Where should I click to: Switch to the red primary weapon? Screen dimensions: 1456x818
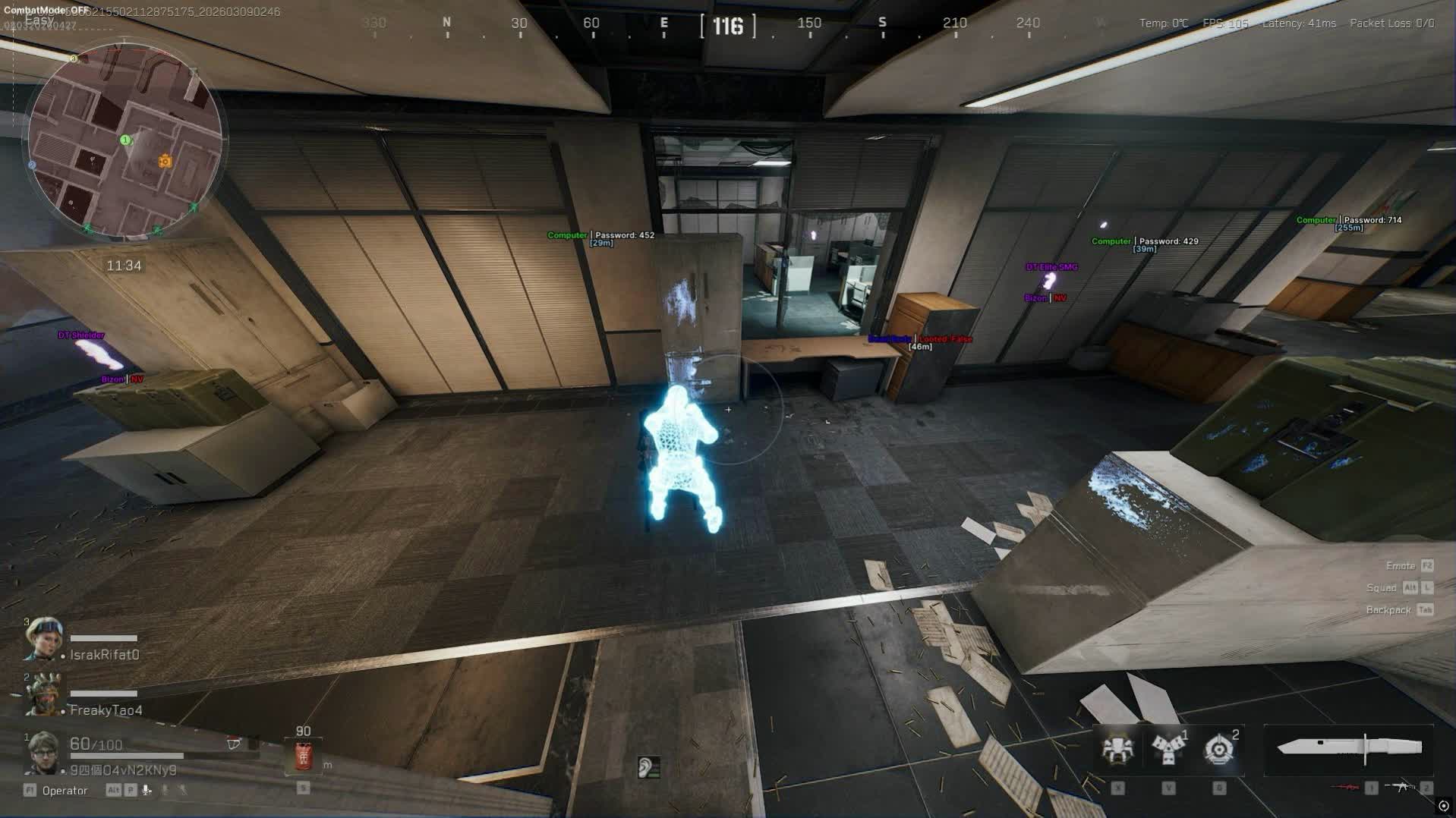click(x=1347, y=787)
